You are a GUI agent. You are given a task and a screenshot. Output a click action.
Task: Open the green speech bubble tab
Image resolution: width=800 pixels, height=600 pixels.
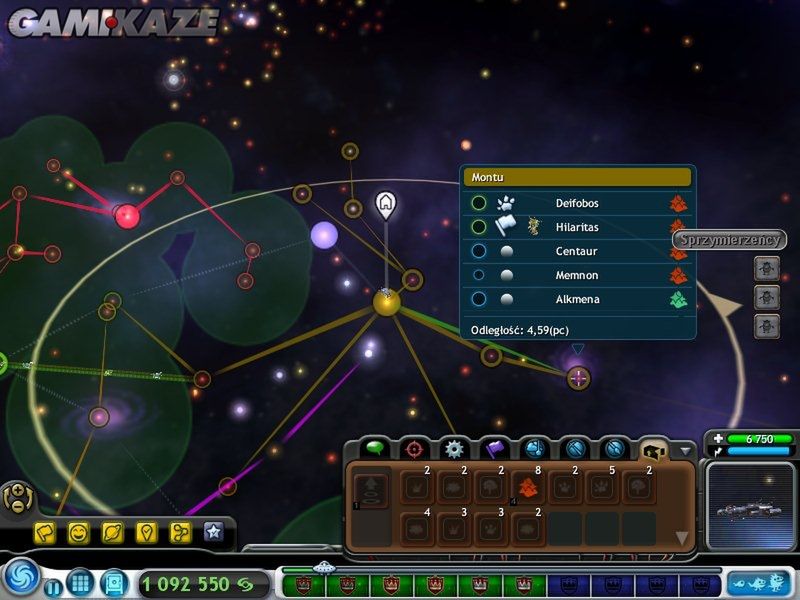[375, 449]
